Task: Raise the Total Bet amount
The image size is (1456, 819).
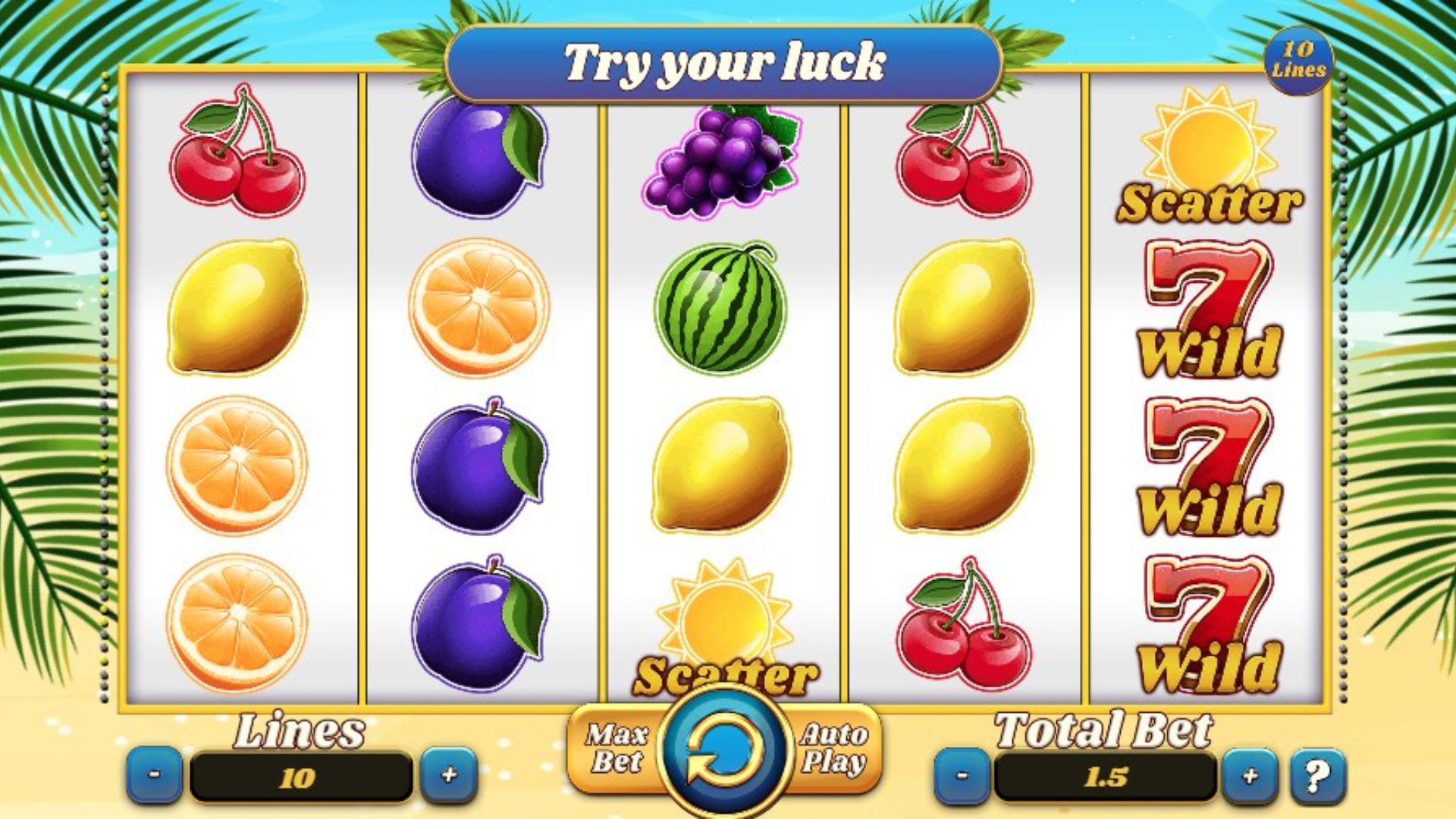Action: [x=1250, y=776]
